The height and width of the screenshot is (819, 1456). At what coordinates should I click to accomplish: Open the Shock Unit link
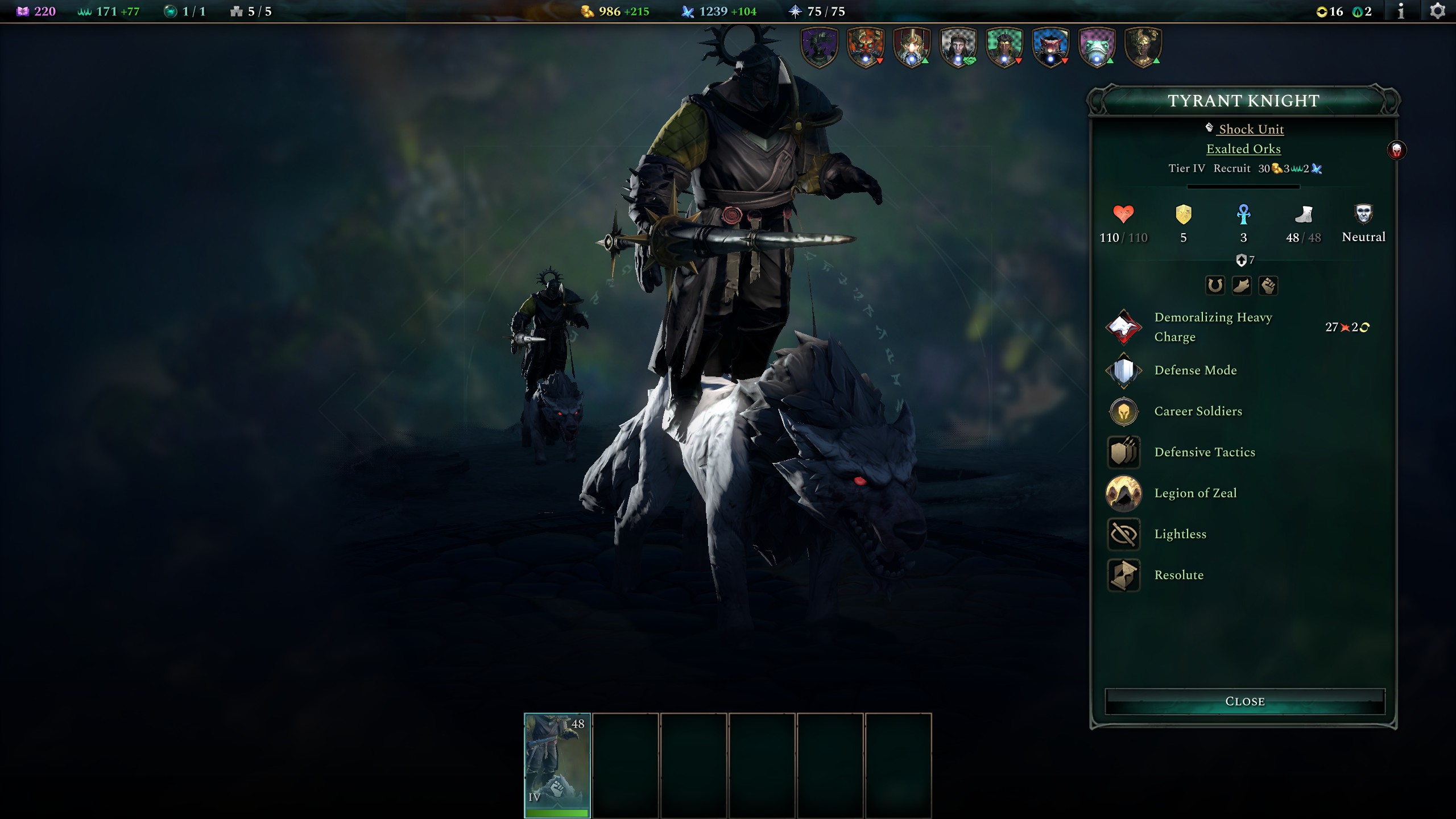(x=1251, y=129)
